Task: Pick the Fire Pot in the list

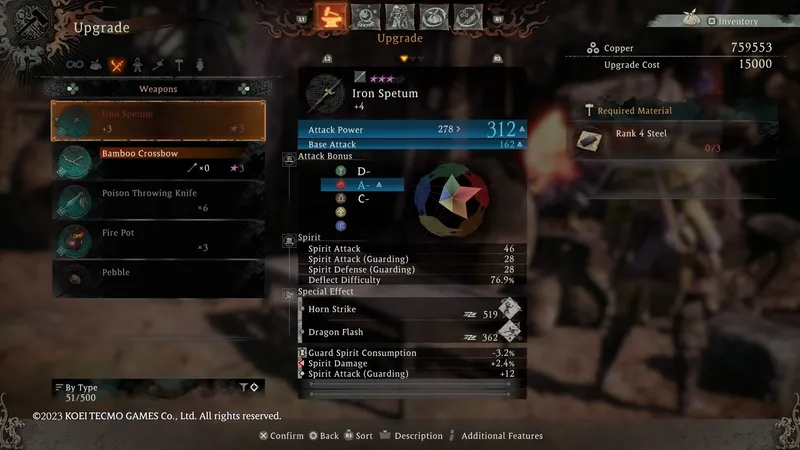Action: 158,240
